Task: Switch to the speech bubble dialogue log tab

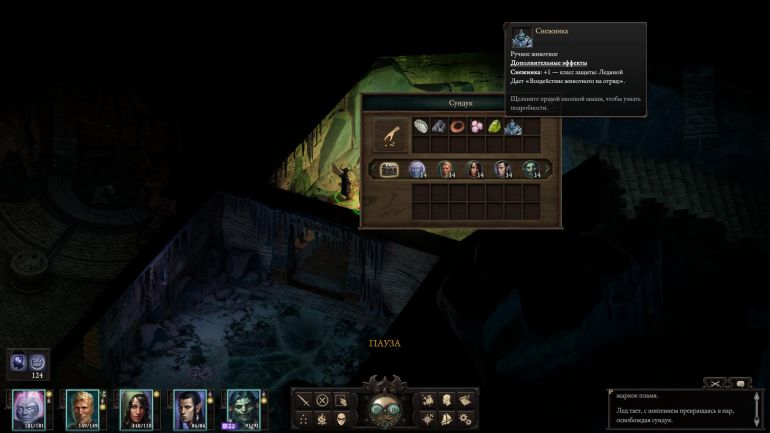Action: (x=741, y=383)
